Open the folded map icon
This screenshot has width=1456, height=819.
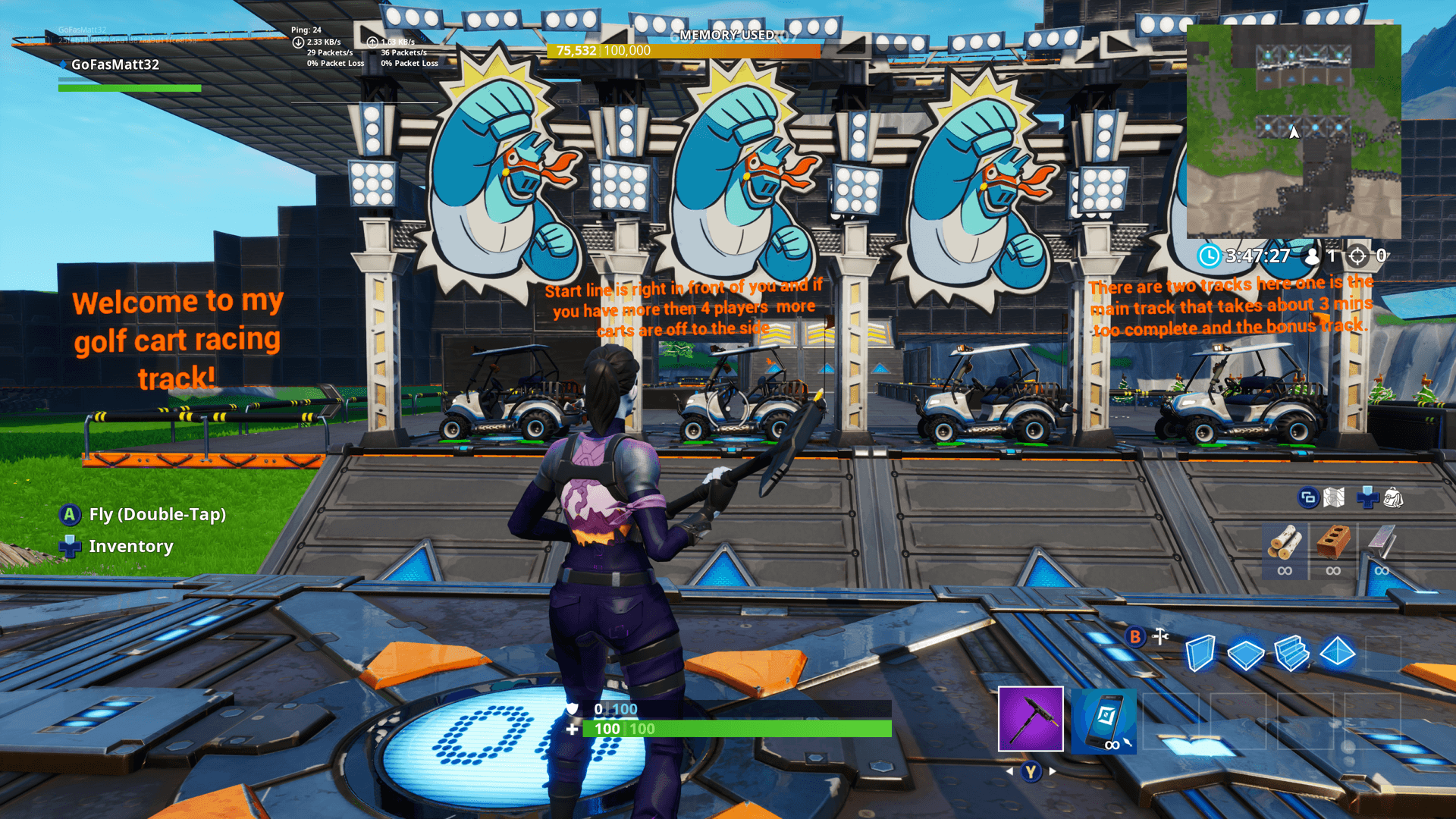[1334, 498]
